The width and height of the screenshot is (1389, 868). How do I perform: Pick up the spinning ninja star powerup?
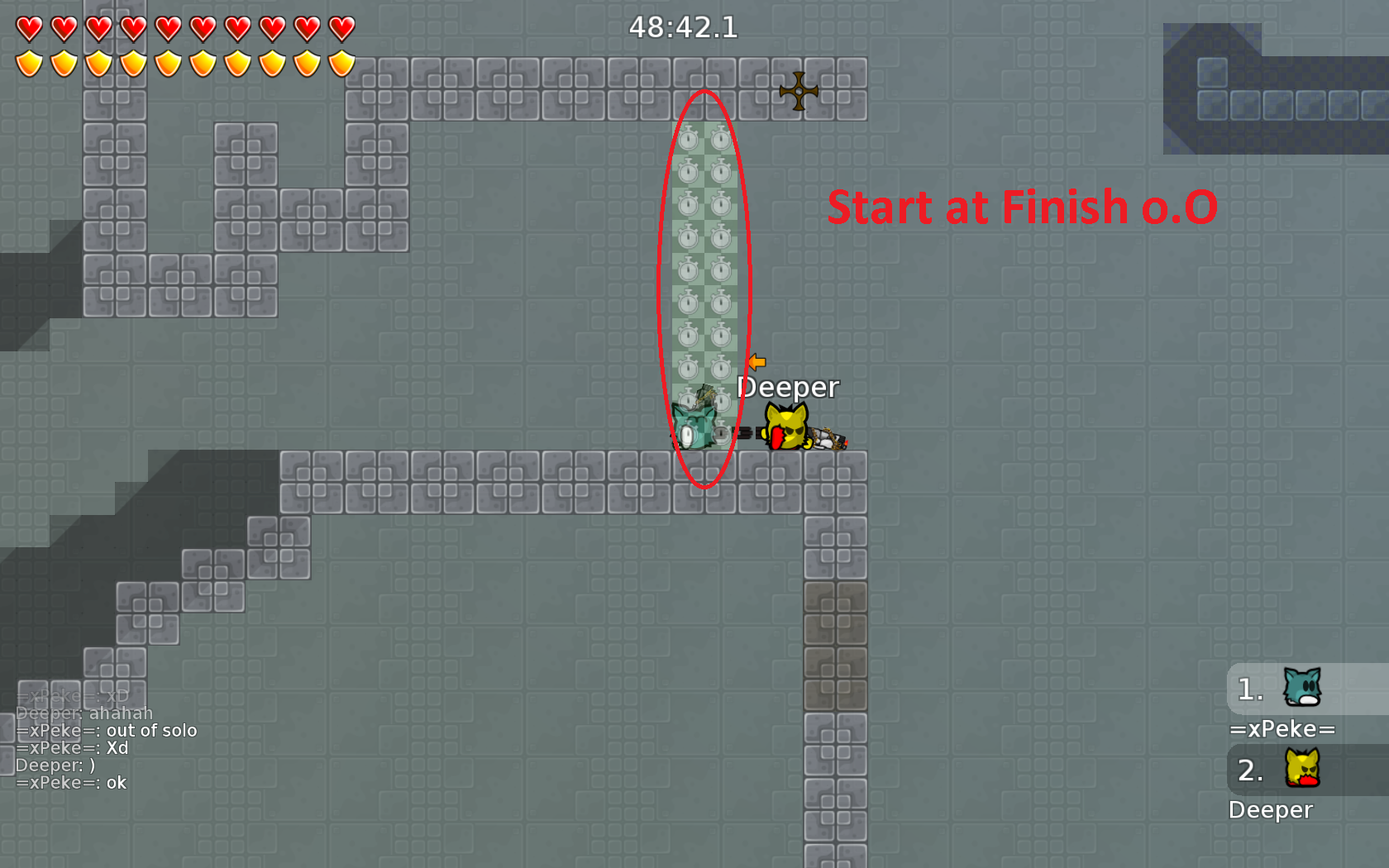(798, 91)
